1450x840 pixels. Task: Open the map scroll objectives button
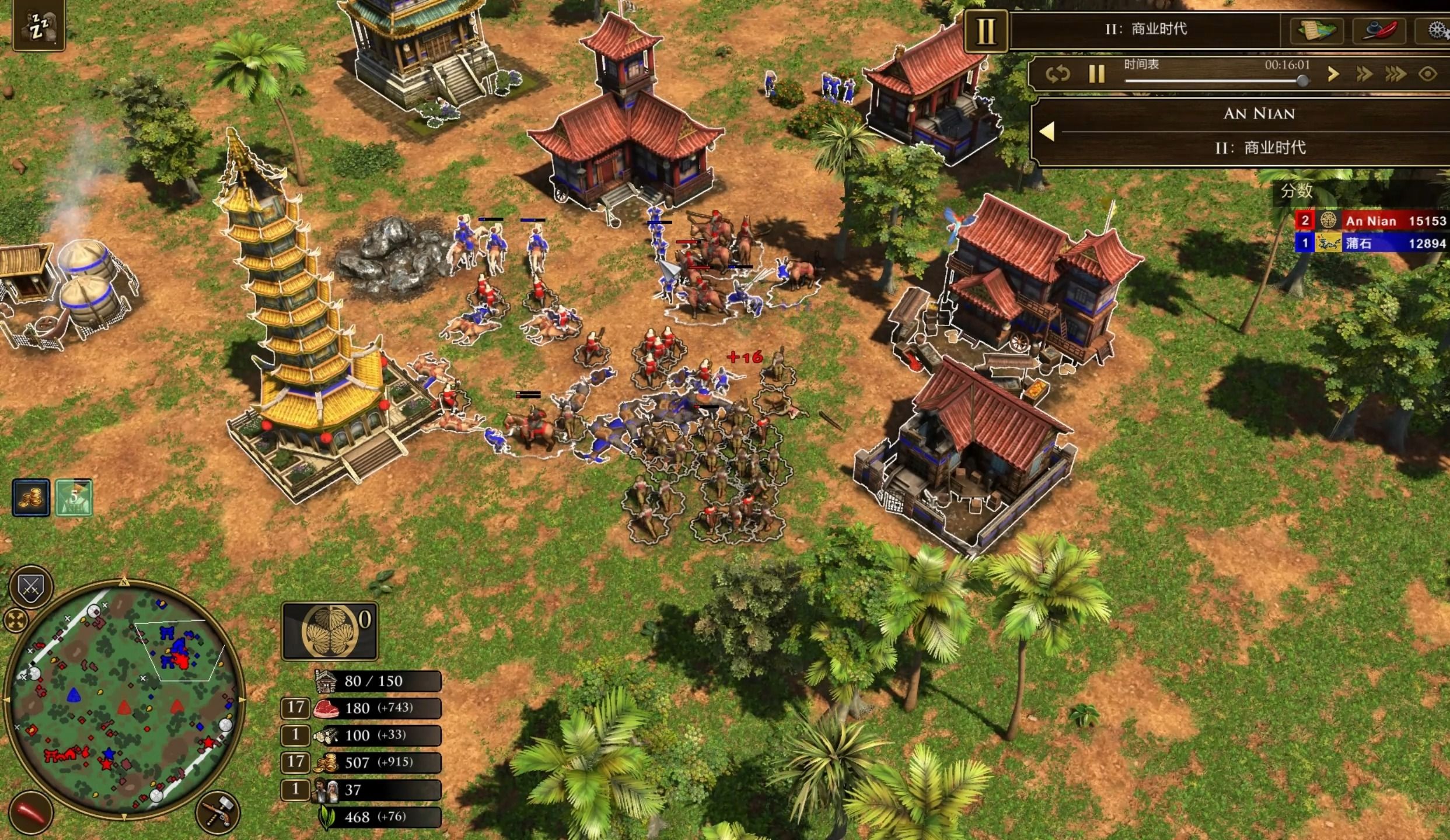(1316, 30)
